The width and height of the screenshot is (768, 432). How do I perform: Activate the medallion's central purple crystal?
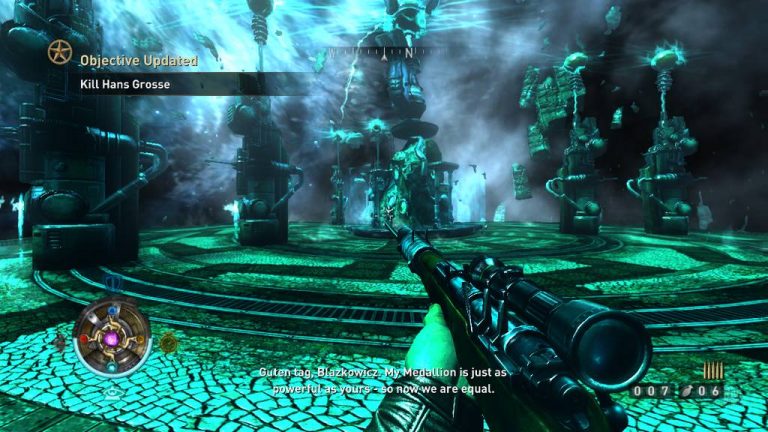pos(113,339)
